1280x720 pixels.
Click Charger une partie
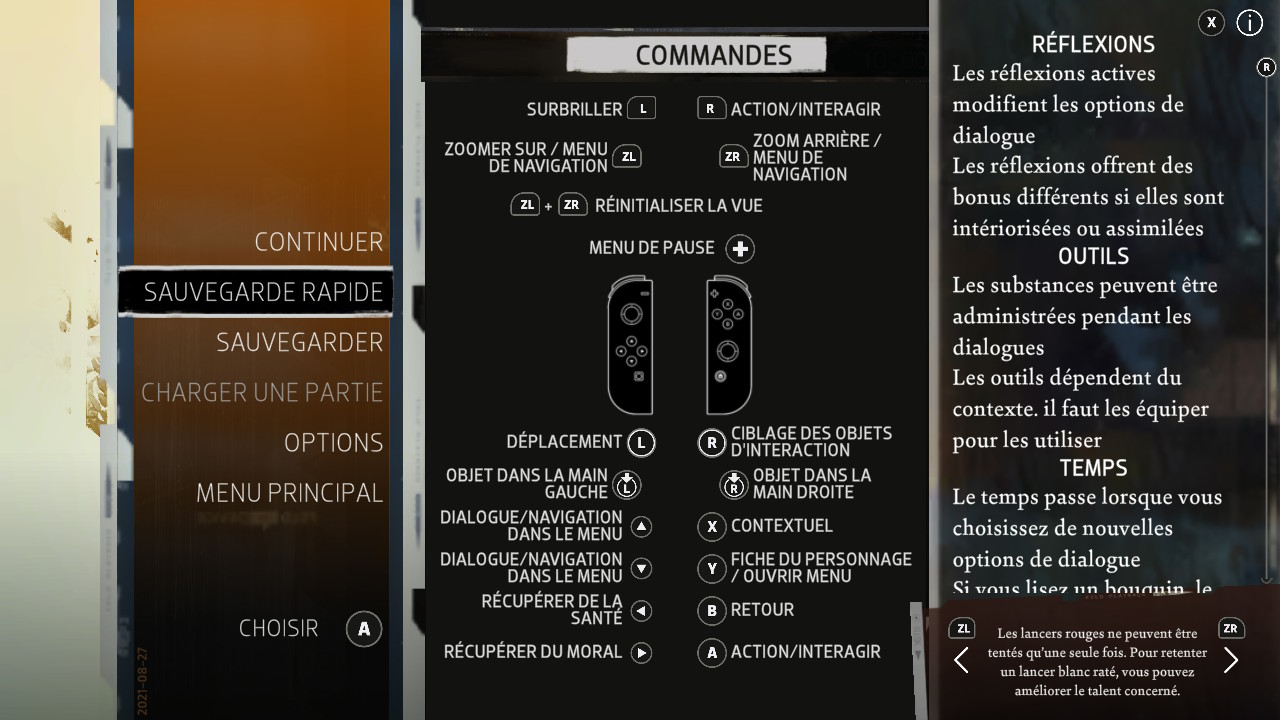[262, 392]
